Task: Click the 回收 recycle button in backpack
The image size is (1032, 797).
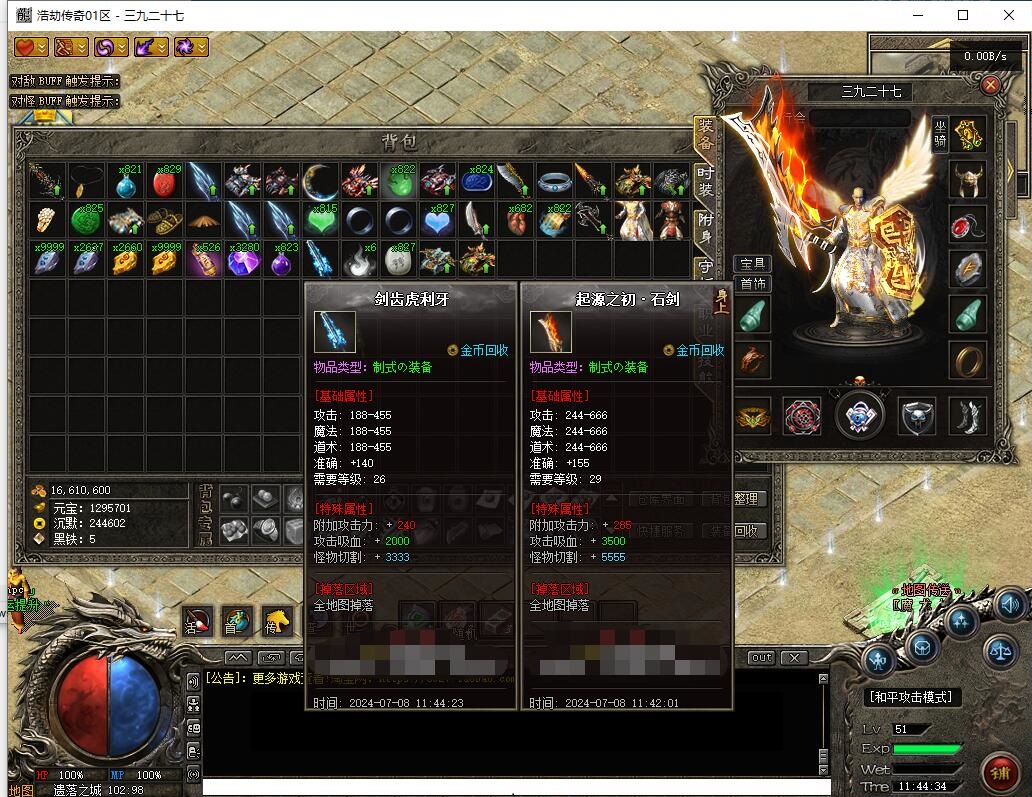Action: [746, 531]
